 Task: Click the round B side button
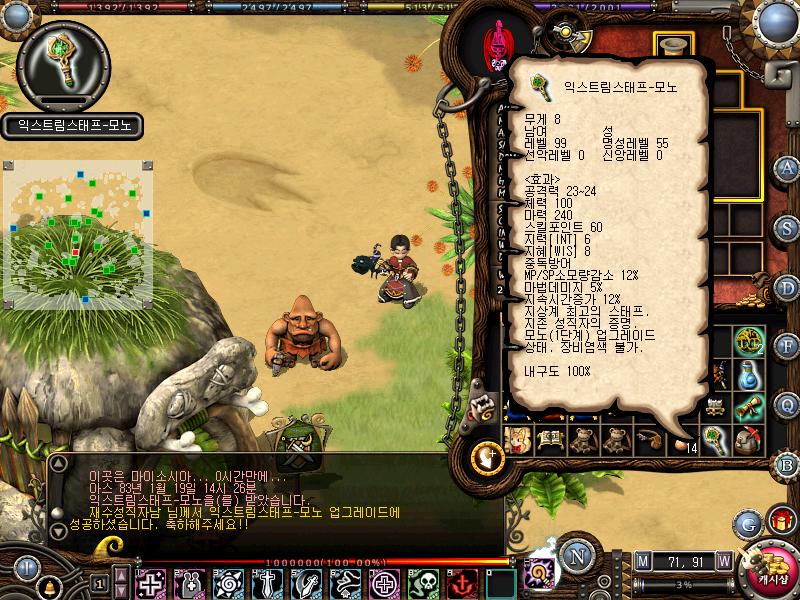pos(787,464)
